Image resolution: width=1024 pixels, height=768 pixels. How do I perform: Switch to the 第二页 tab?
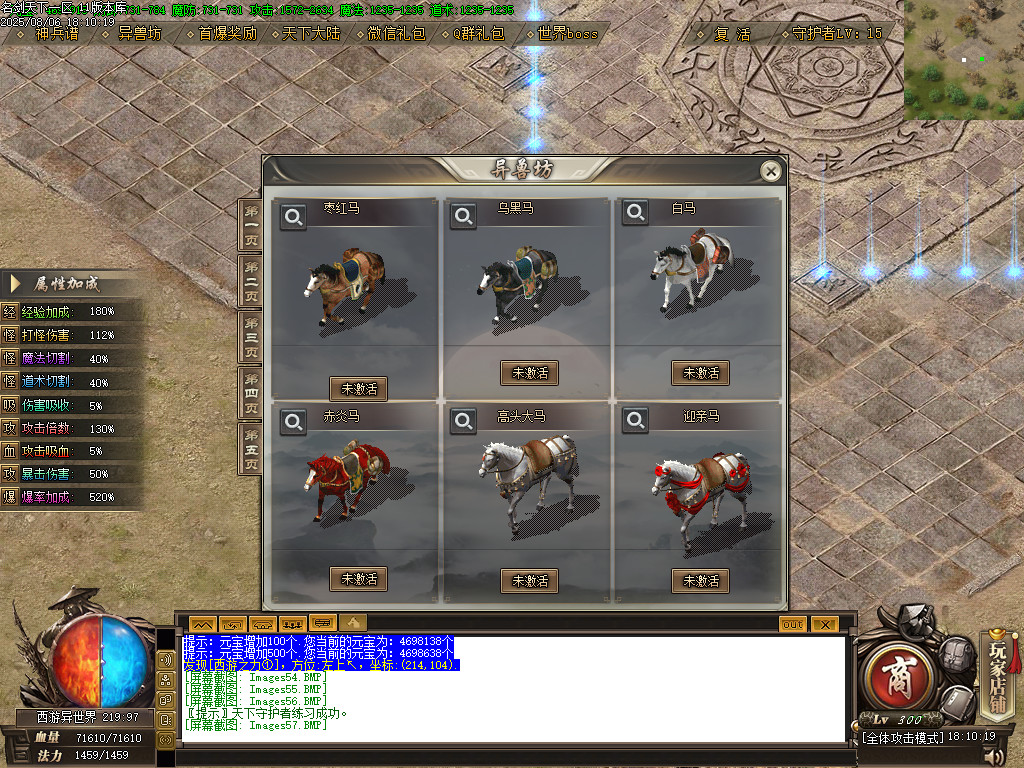coord(250,282)
